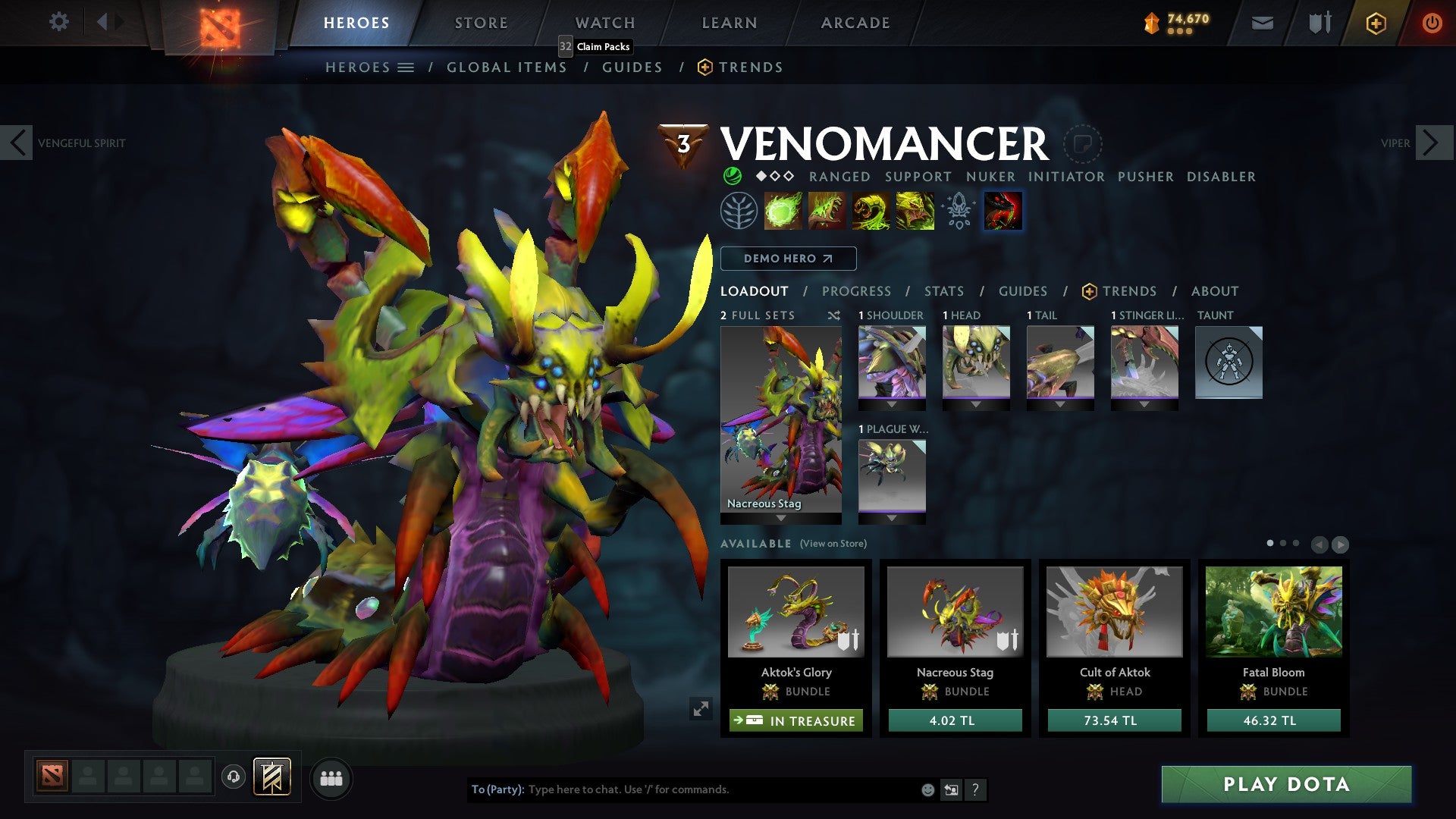Viewport: 1456px width, 819px height.
Task: Open the friends list icon near chat
Action: 331,778
